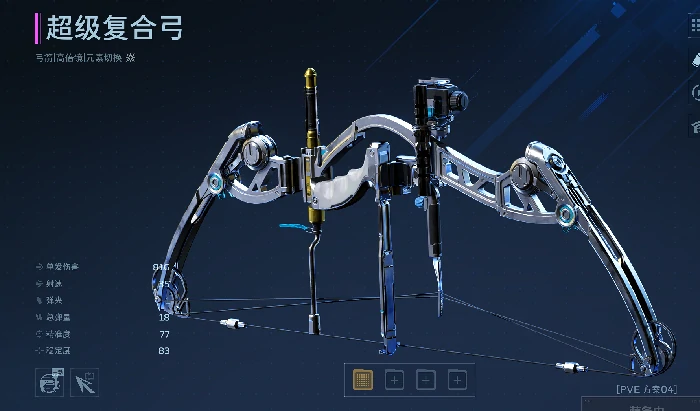Click the 装备中 button at bottom right

649,406
